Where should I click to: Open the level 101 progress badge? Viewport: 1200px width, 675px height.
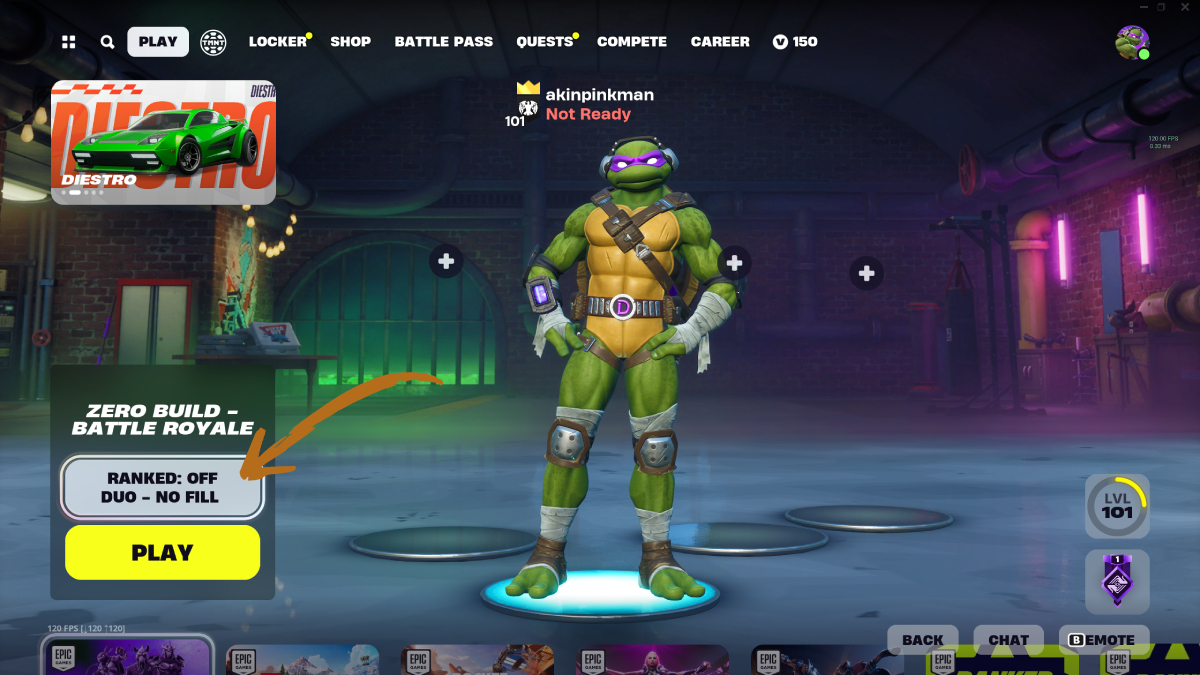(1117, 506)
